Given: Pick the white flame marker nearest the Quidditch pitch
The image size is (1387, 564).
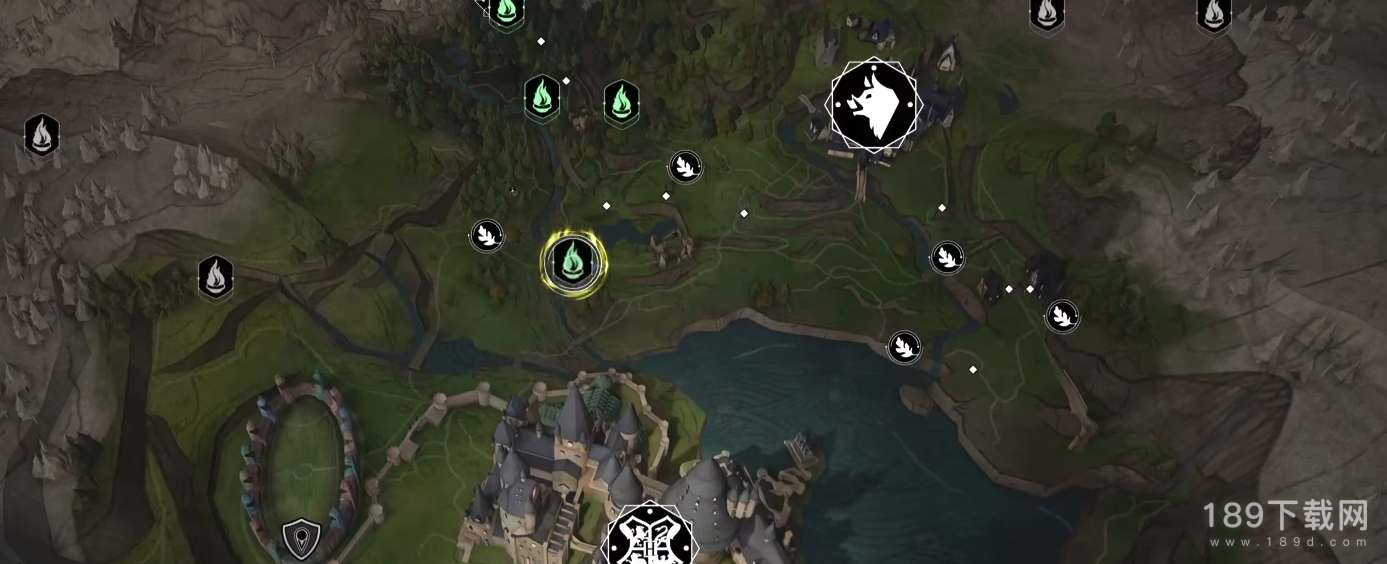Looking at the screenshot, I should point(215,277).
